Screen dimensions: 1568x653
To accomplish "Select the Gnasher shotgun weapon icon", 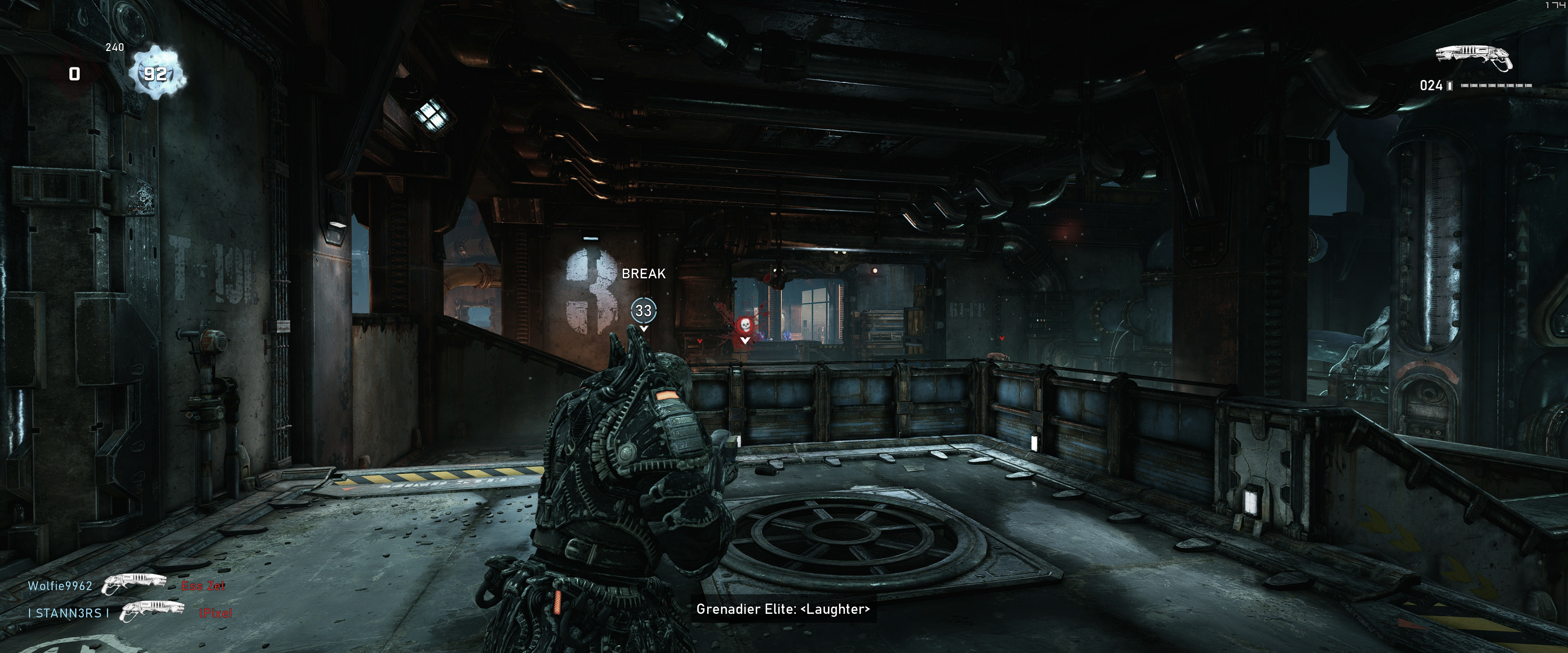I will click(1473, 58).
